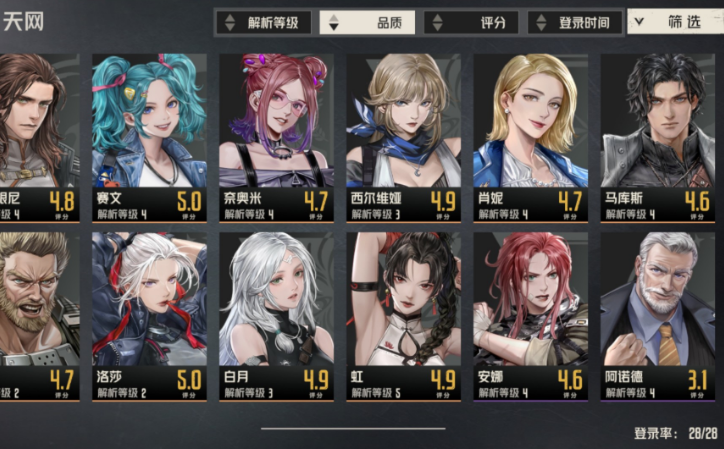The height and width of the screenshot is (449, 724).
Task: Pick the 马库斯 character card
Action: pos(657,137)
